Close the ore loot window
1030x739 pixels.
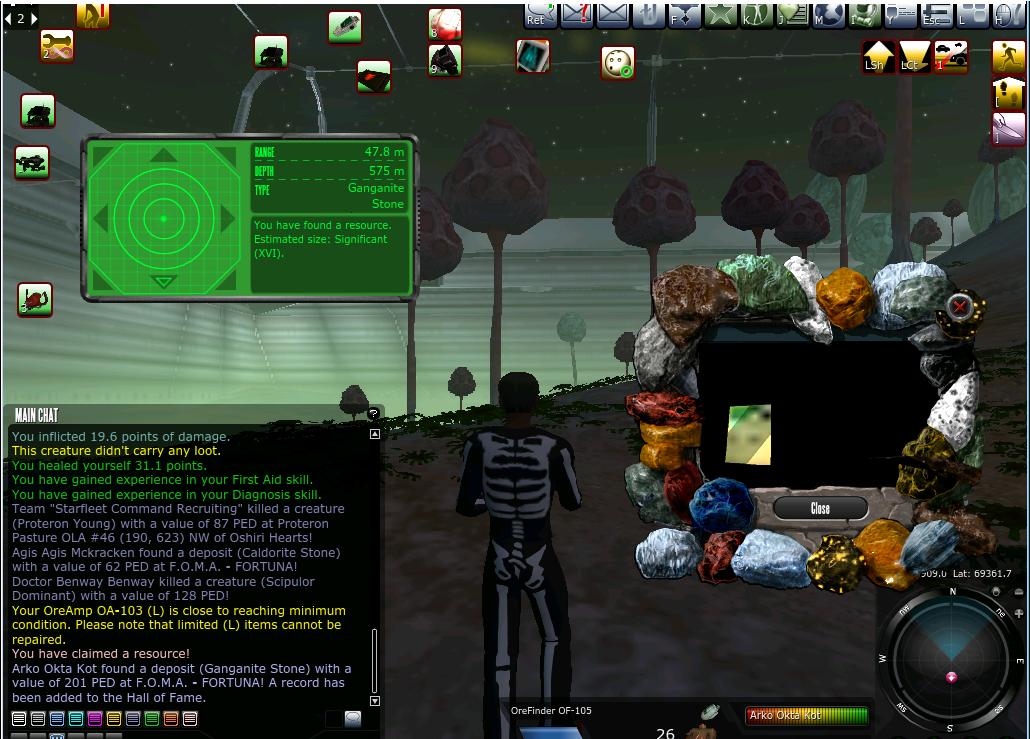(820, 508)
